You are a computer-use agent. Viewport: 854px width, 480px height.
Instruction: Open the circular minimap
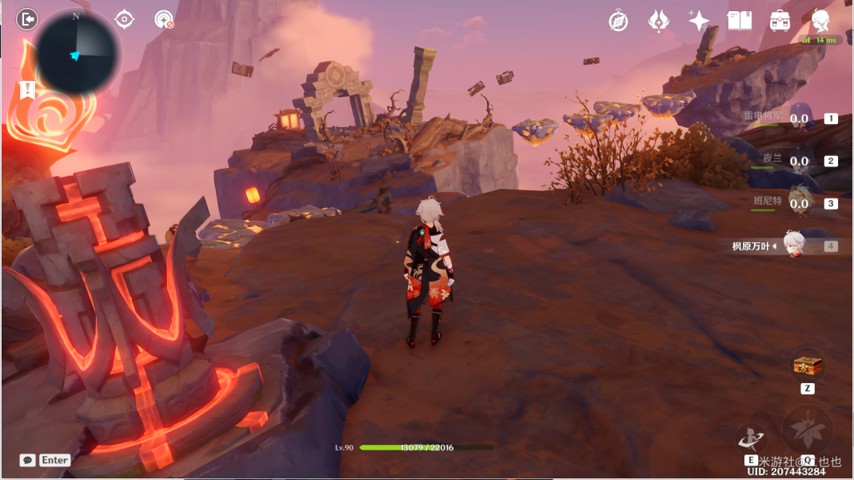(x=76, y=52)
